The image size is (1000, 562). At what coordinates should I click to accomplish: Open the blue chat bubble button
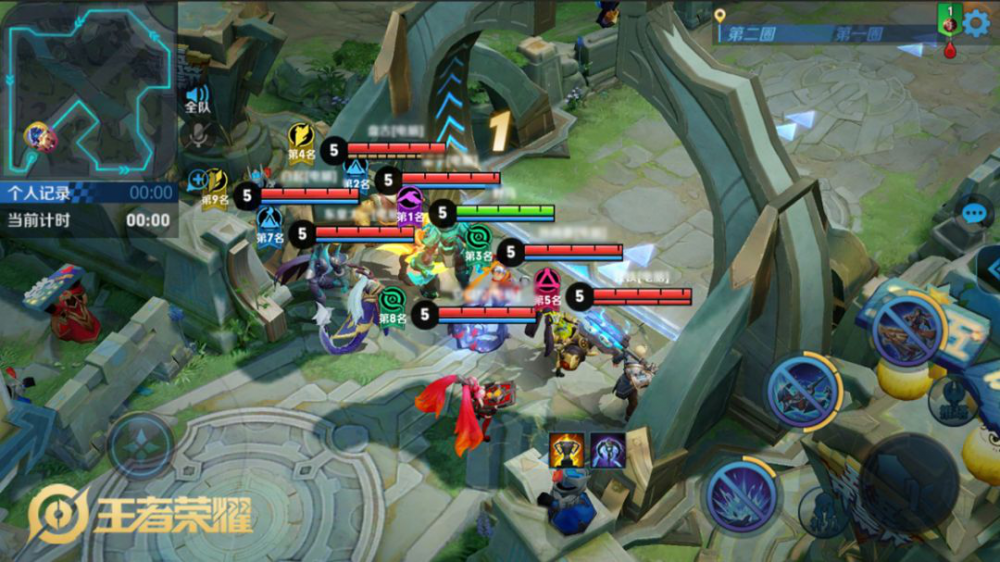click(974, 213)
